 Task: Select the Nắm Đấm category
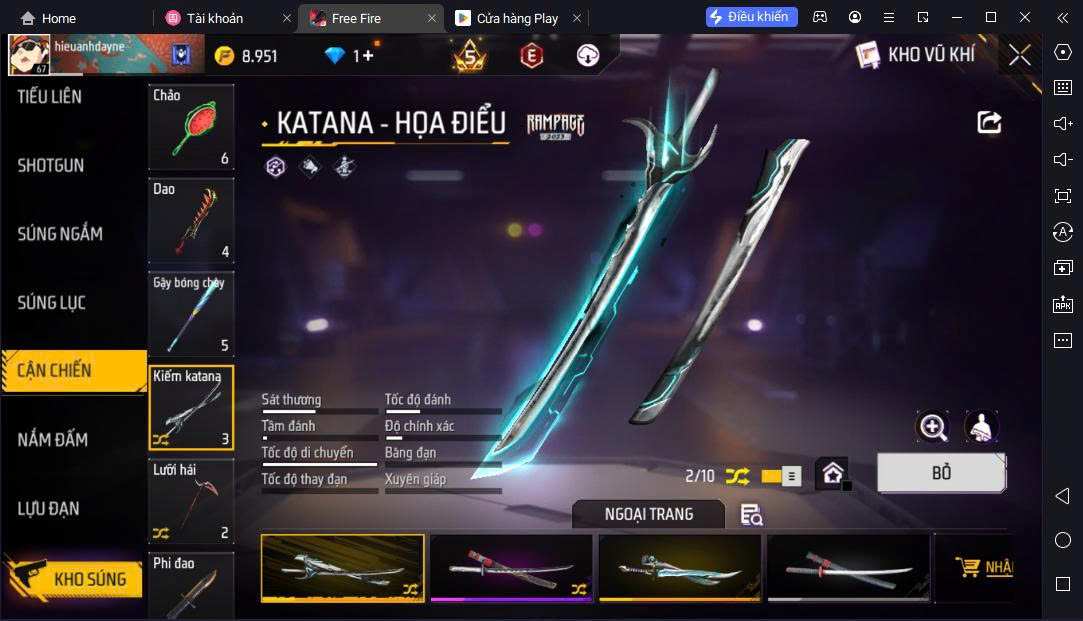point(53,440)
